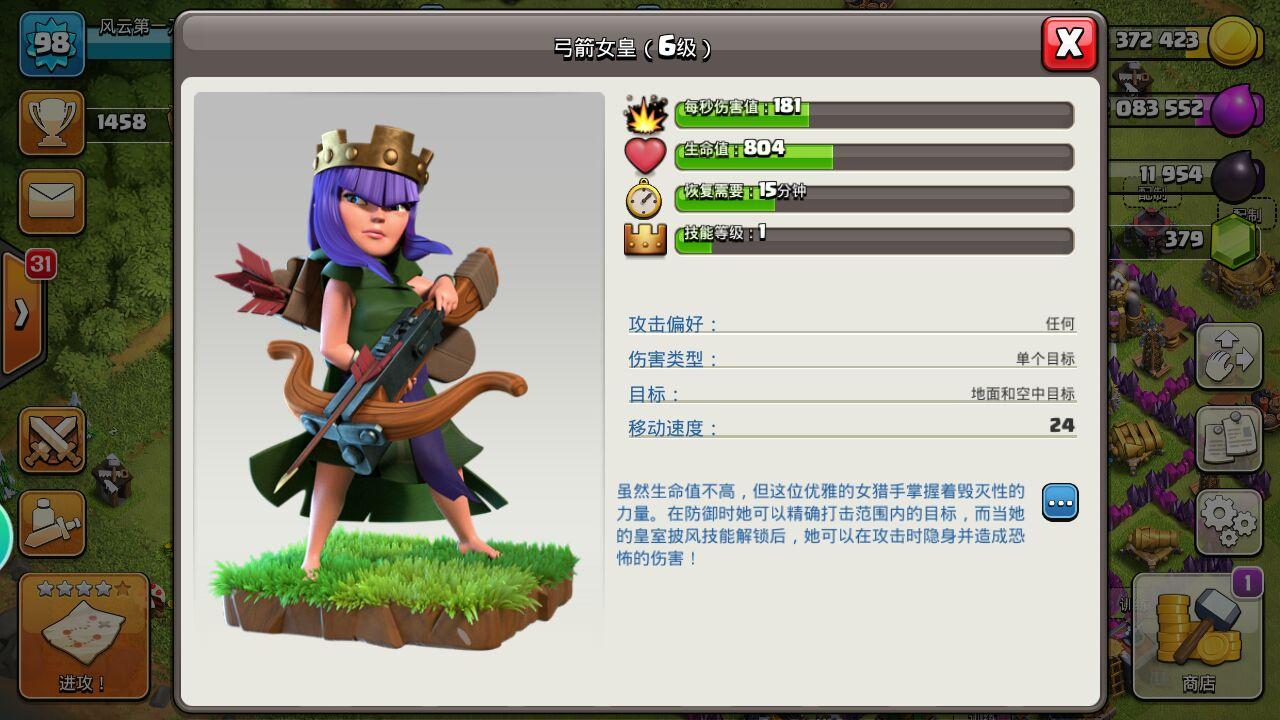Open the mail inbox envelope

[51, 200]
